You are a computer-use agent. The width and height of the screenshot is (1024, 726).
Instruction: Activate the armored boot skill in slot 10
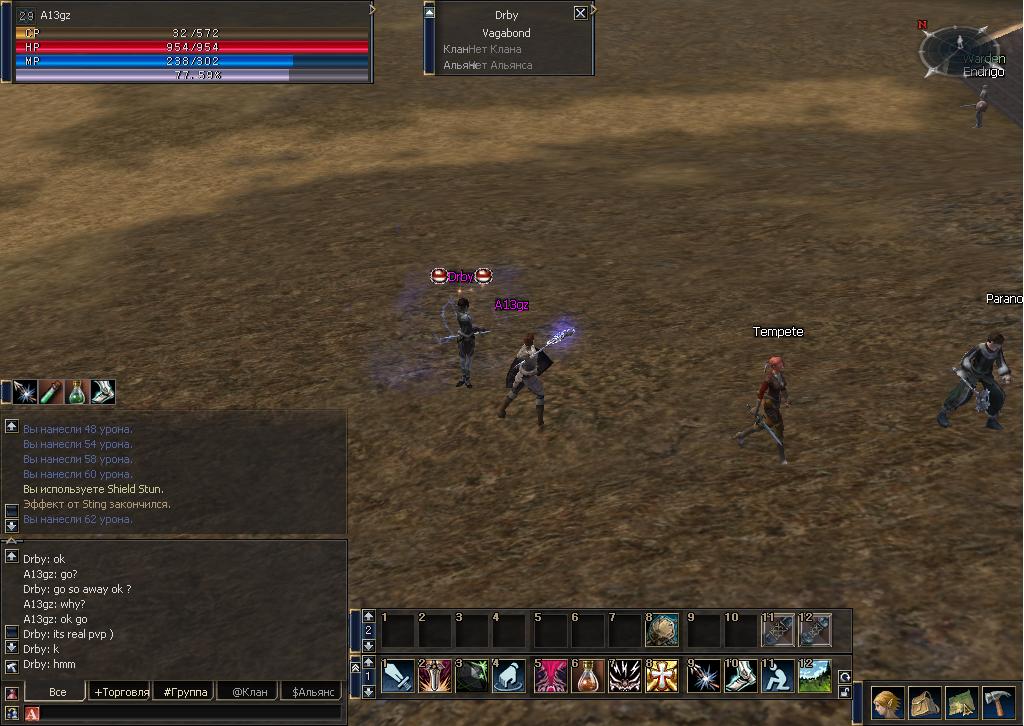(738, 675)
